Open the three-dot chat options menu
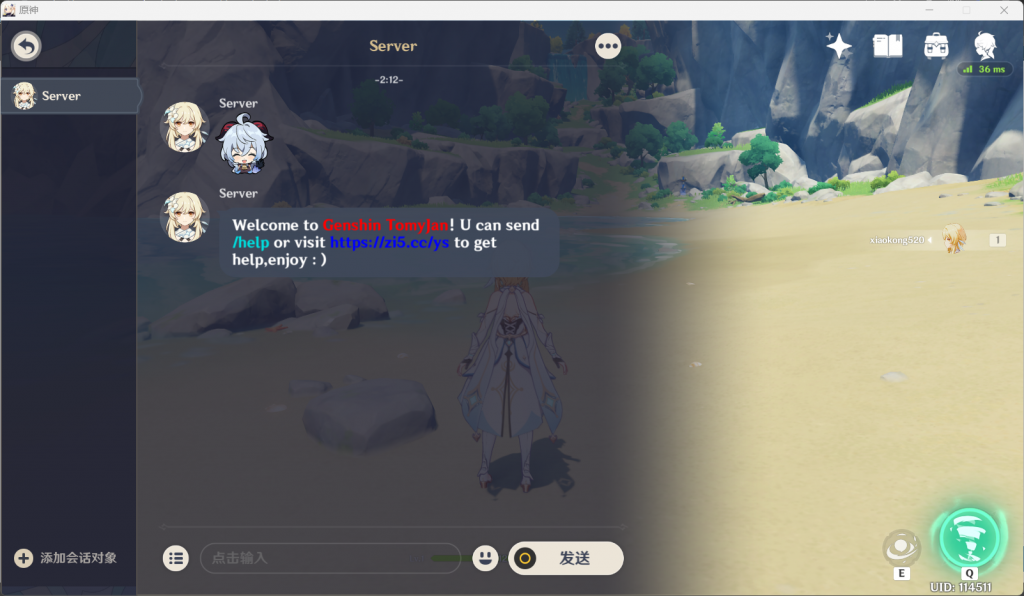1024x596 pixels. pyautogui.click(x=608, y=46)
